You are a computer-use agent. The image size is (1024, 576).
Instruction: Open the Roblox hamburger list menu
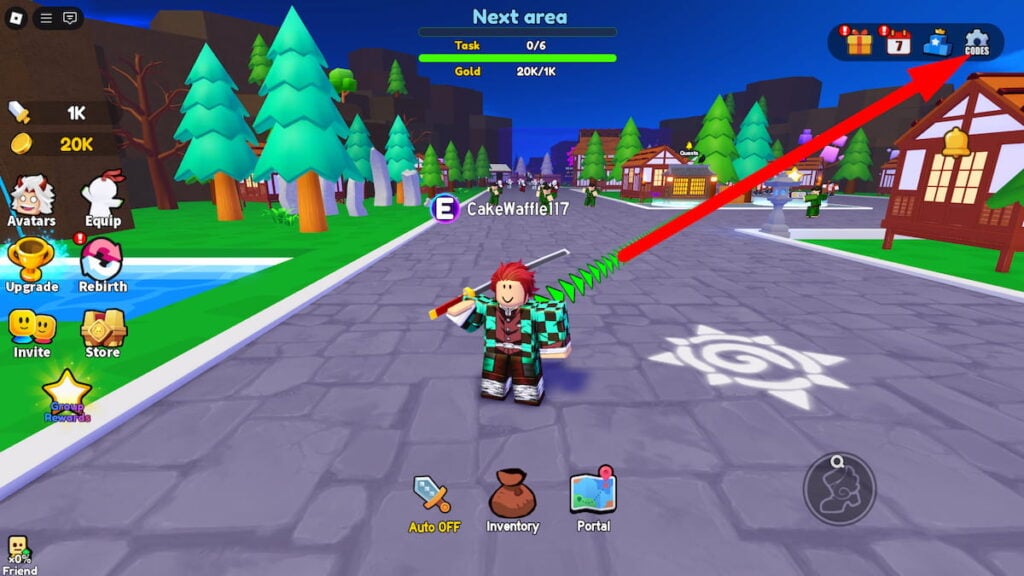tap(46, 18)
